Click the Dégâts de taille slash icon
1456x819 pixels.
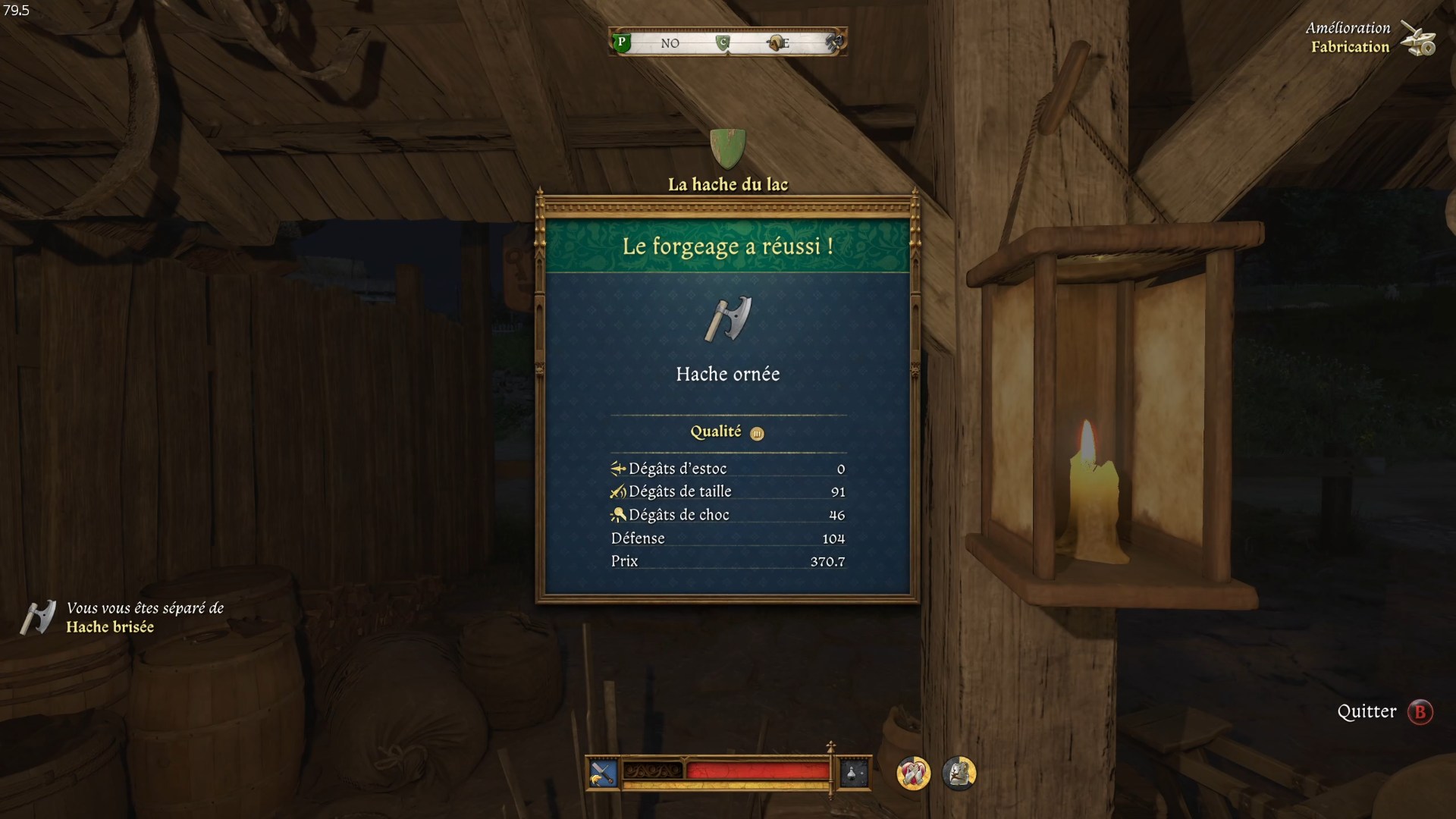(x=617, y=491)
